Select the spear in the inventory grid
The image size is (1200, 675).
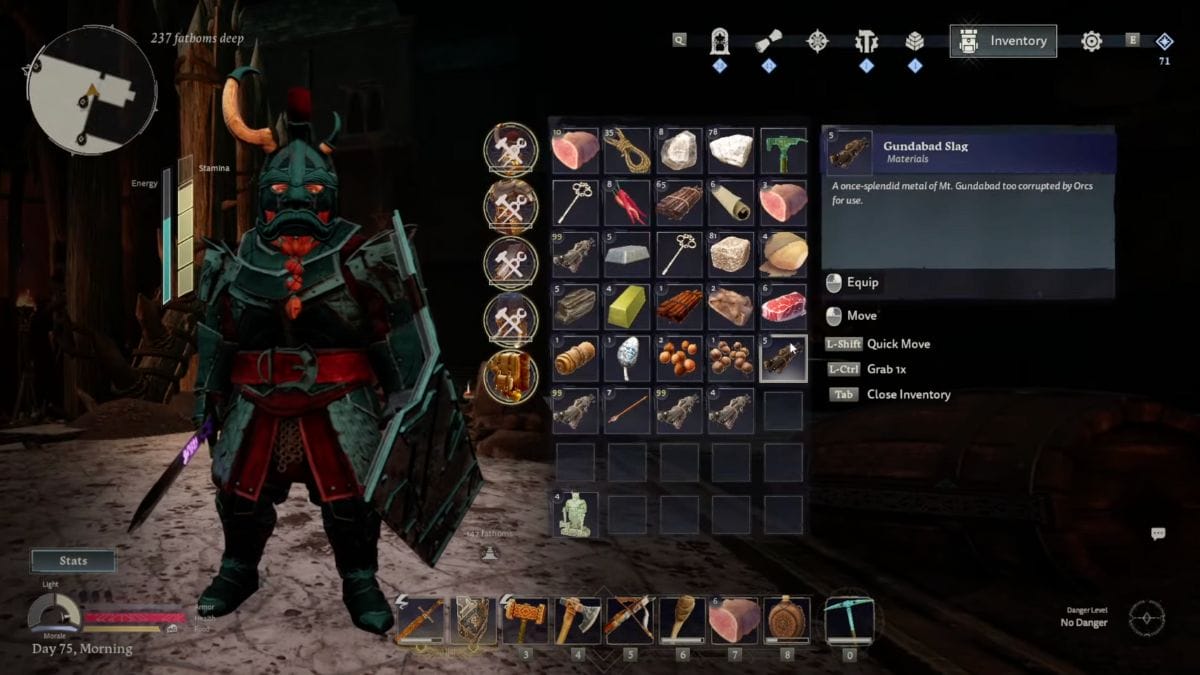coord(627,410)
